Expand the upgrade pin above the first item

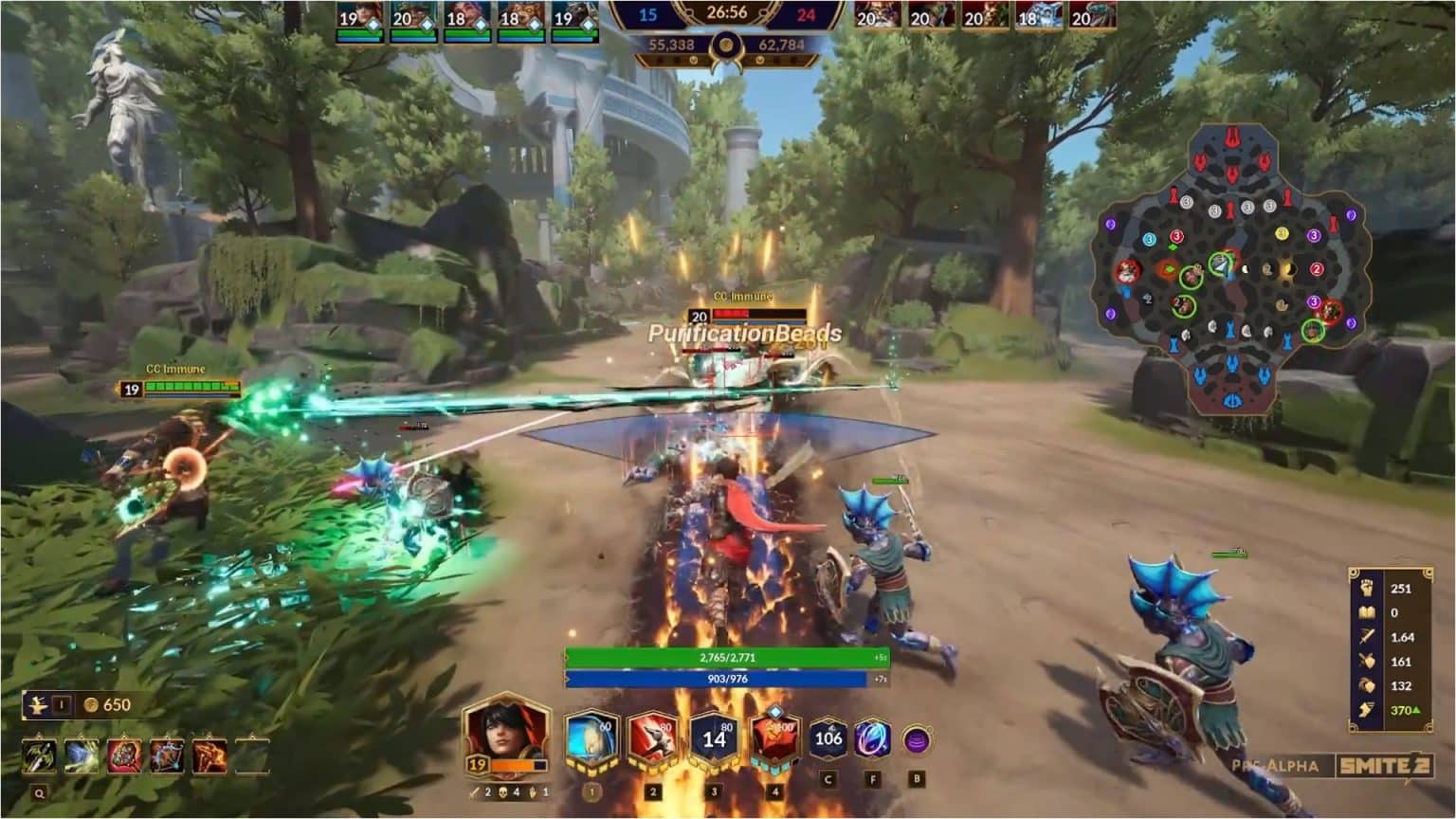click(40, 735)
